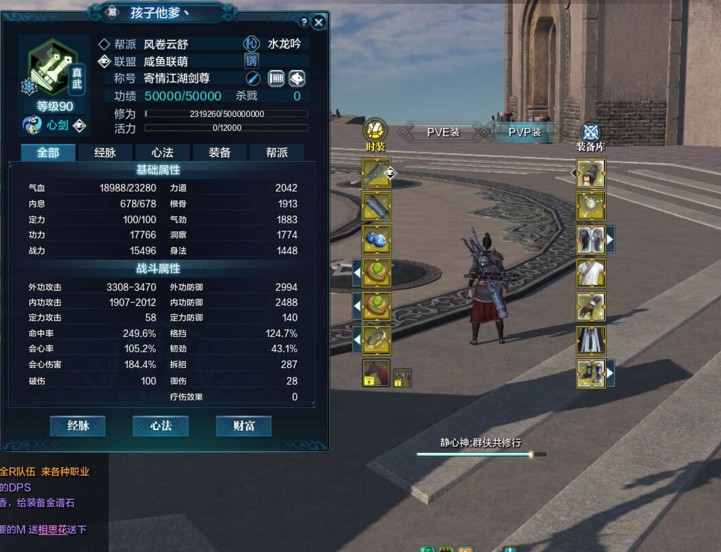Image resolution: width=721 pixels, height=552 pixels.
Task: Open the 装备 tab
Action: pyautogui.click(x=219, y=152)
